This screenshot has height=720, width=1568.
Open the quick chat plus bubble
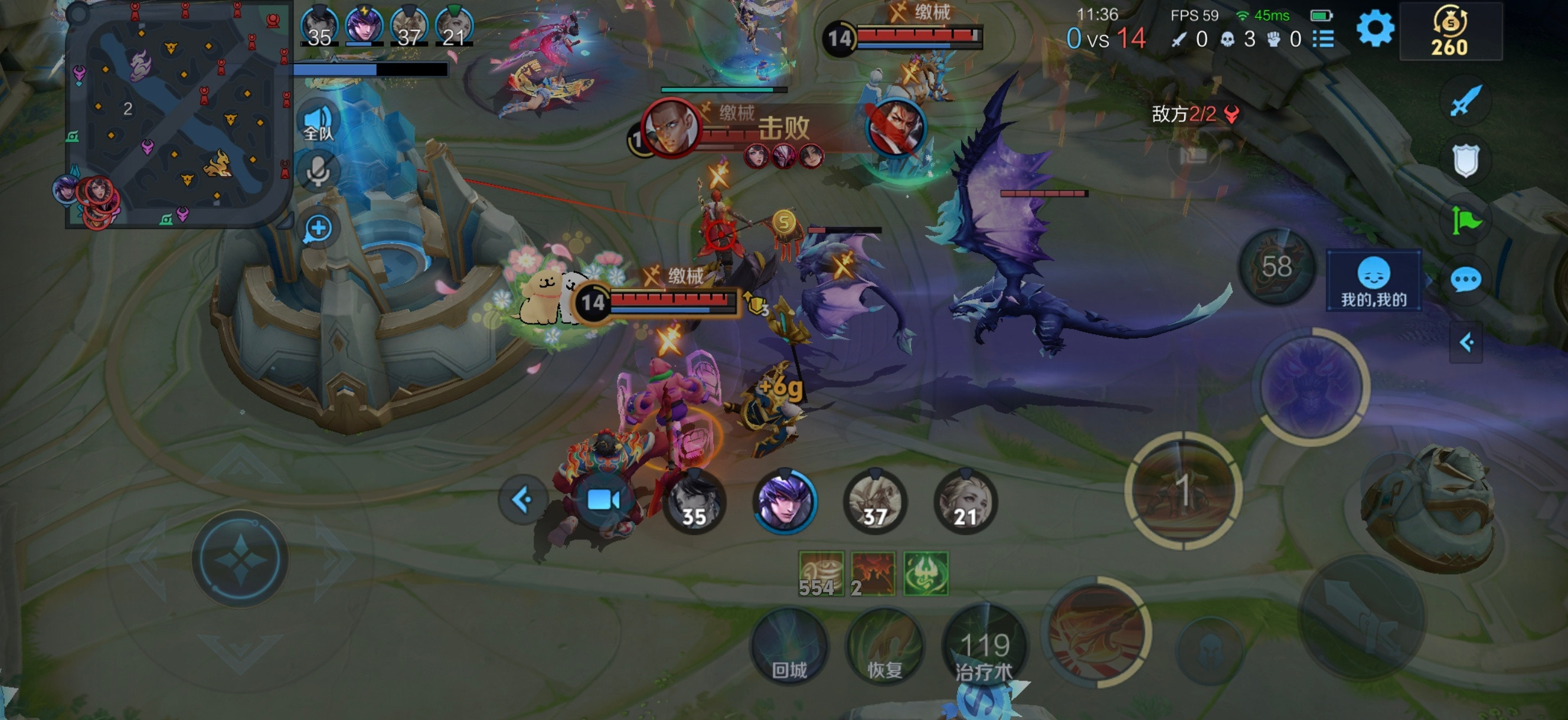coord(318,230)
